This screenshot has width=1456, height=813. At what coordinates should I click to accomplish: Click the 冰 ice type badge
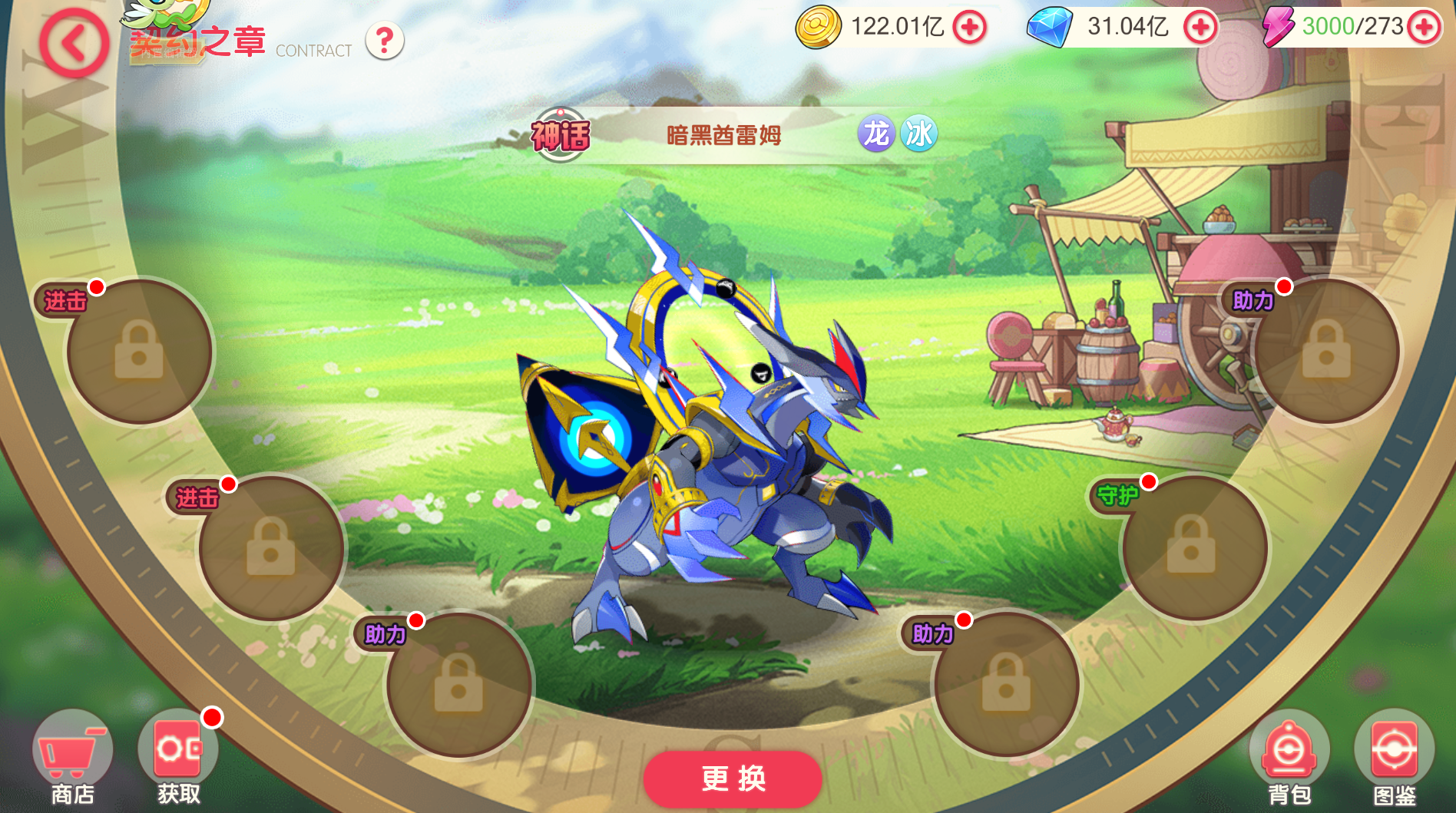coord(918,134)
